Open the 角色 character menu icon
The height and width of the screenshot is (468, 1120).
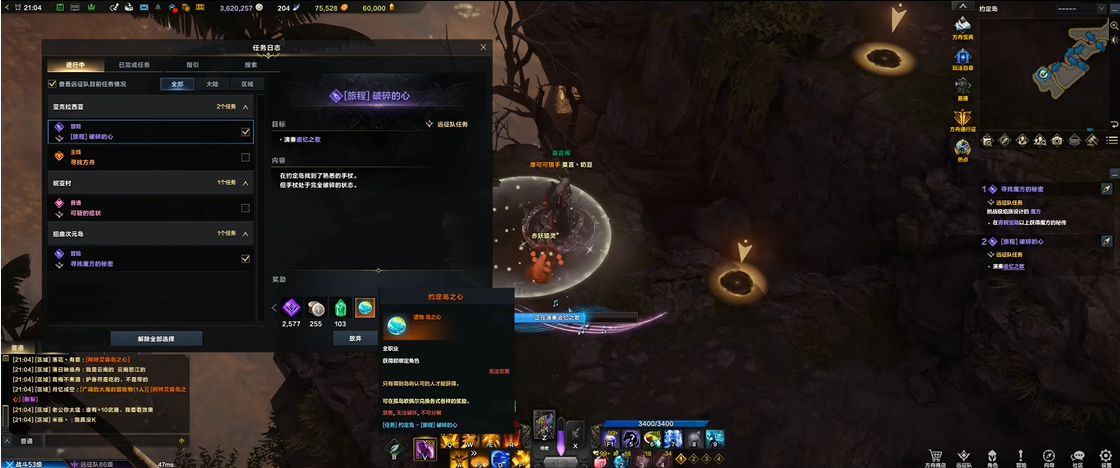(992, 455)
